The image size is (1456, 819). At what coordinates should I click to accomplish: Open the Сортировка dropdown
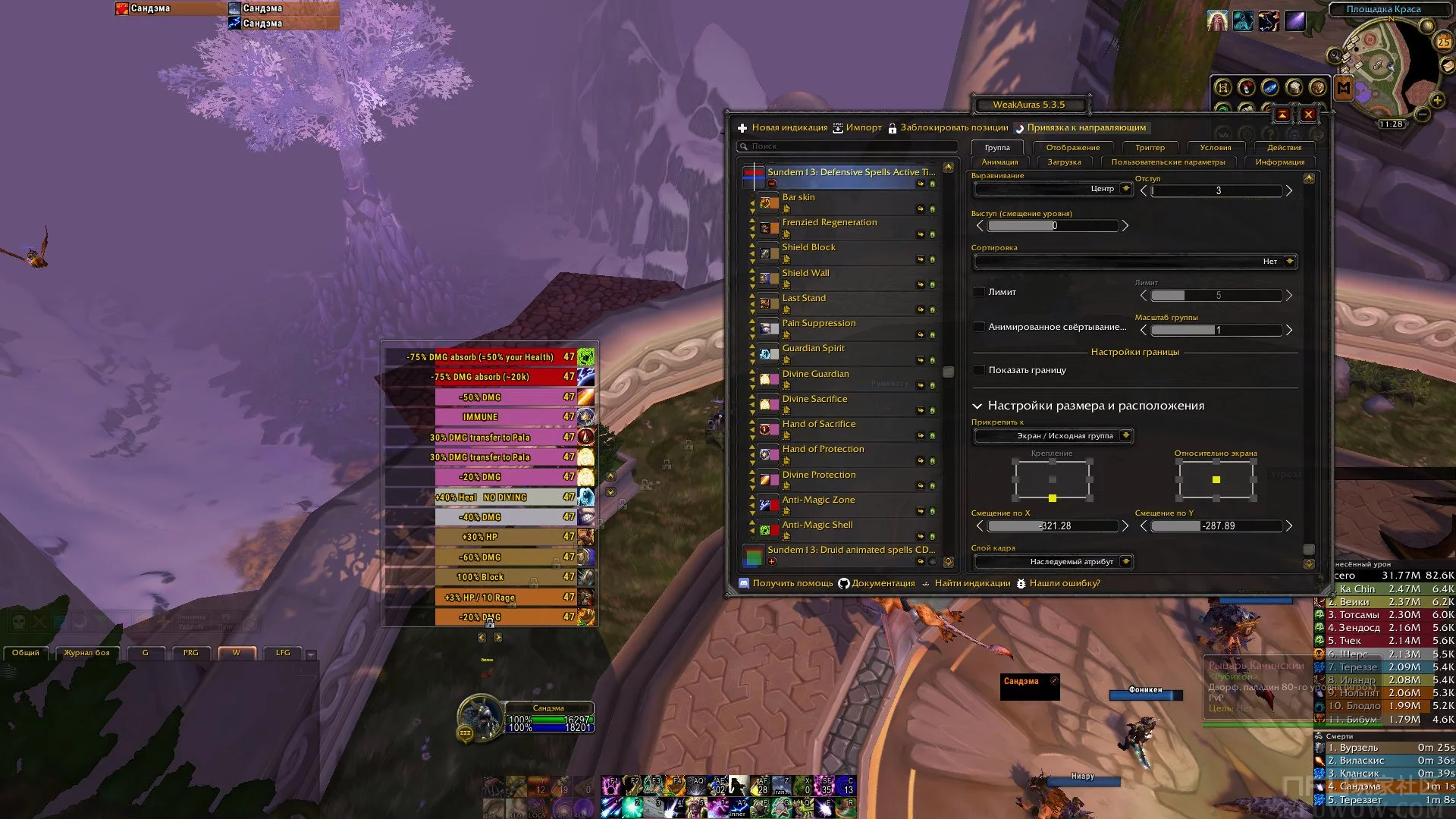(x=1134, y=262)
